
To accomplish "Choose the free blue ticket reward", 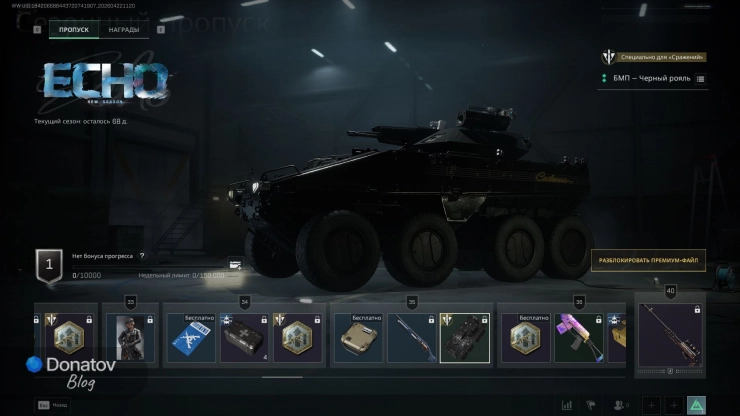I will coord(190,338).
